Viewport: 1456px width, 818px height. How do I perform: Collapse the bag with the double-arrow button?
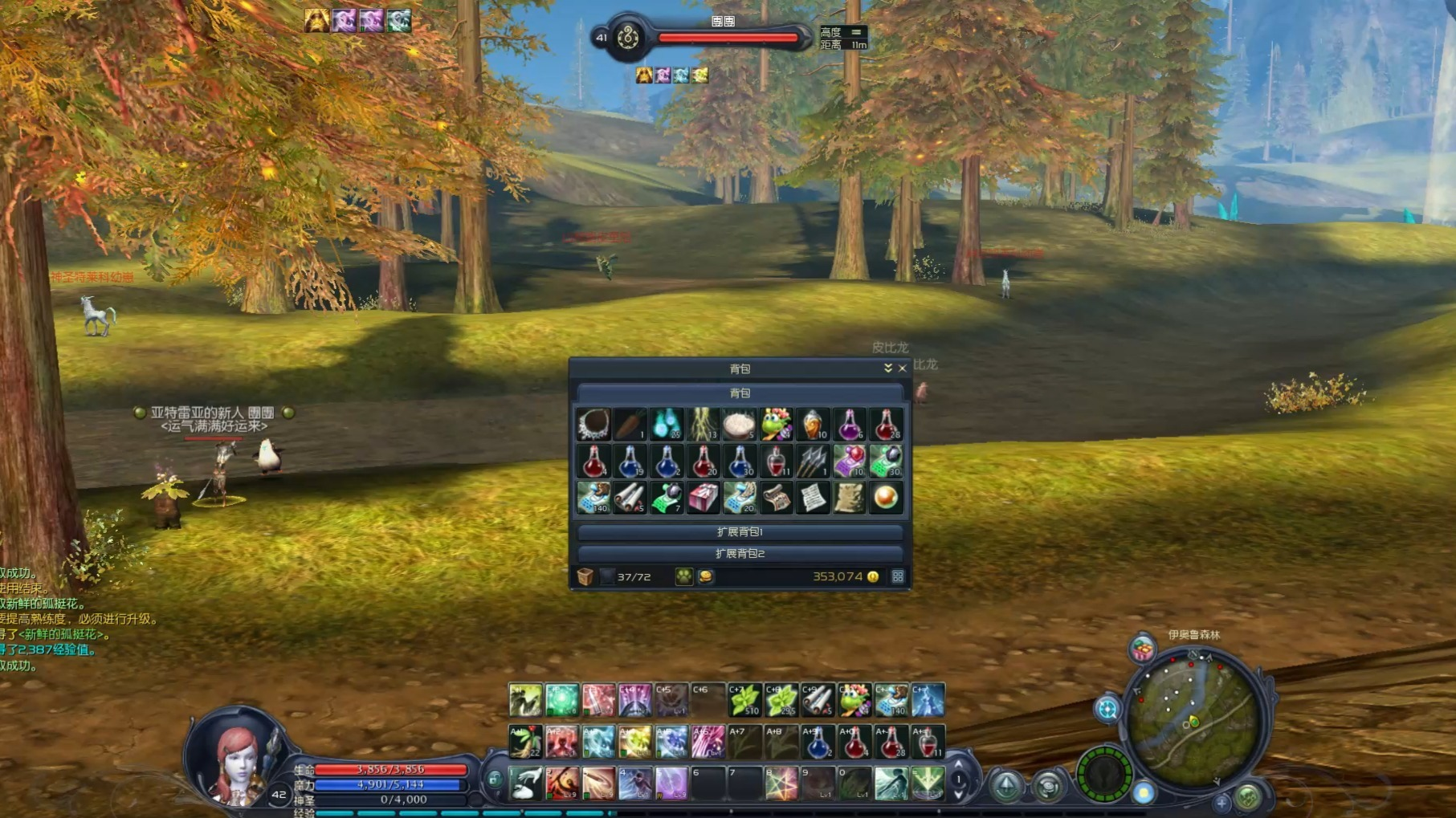click(887, 368)
